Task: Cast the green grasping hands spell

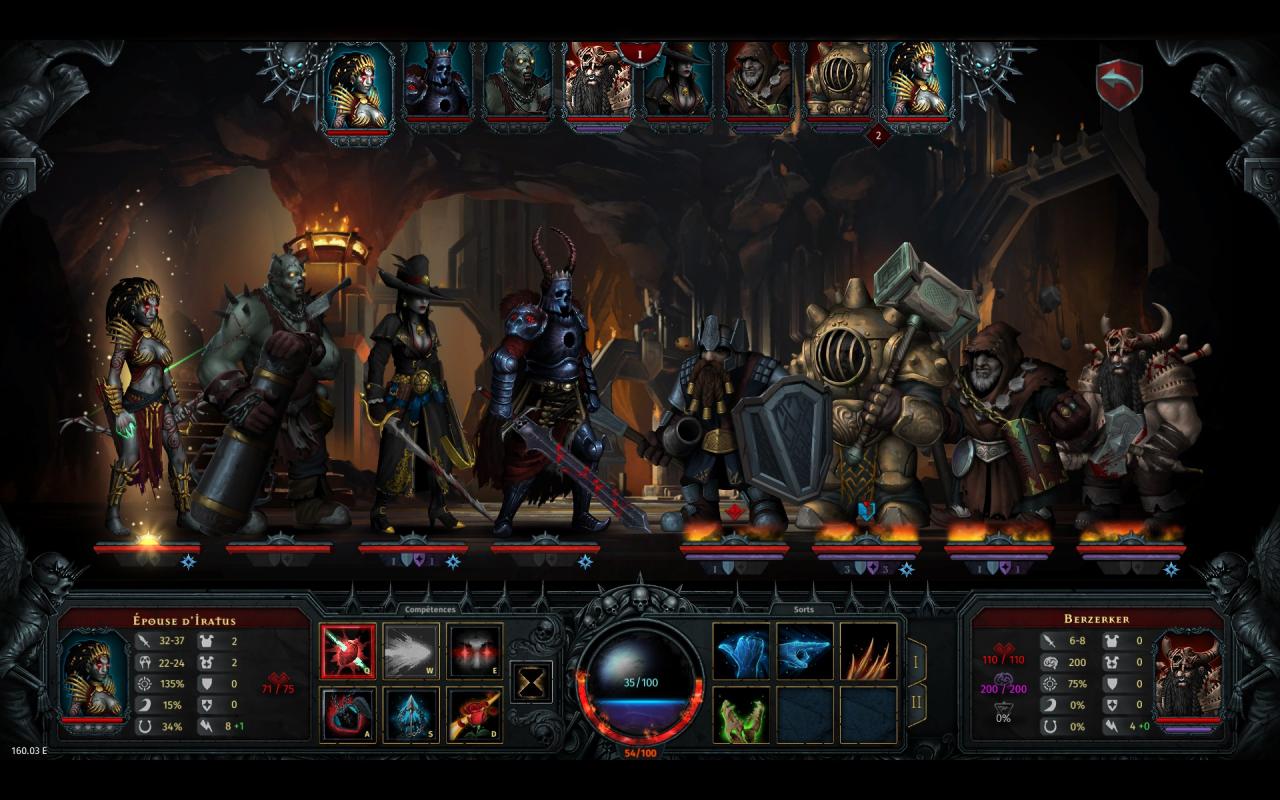Action: point(741,715)
